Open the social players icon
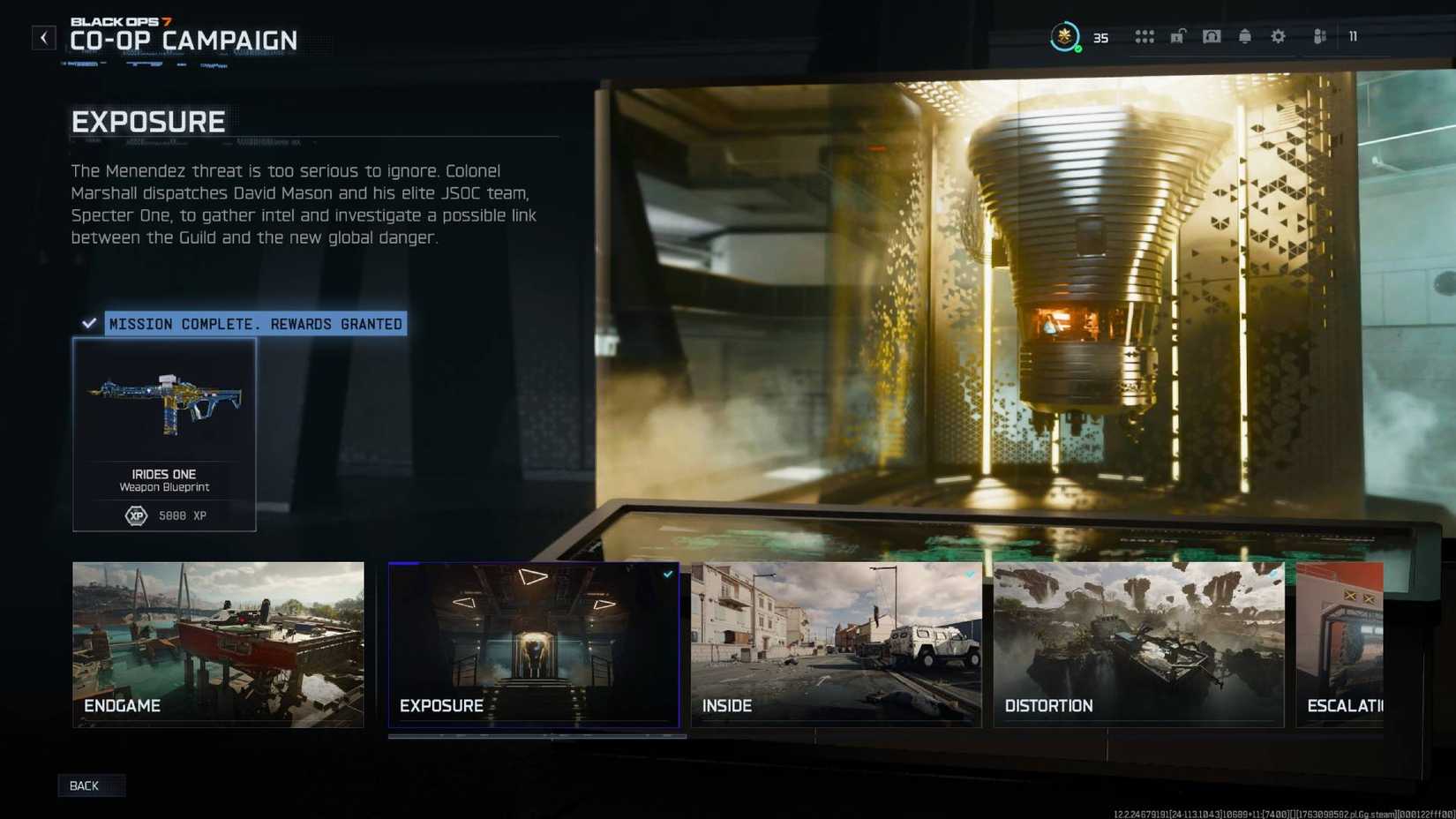The image size is (1456, 819). [x=1318, y=36]
